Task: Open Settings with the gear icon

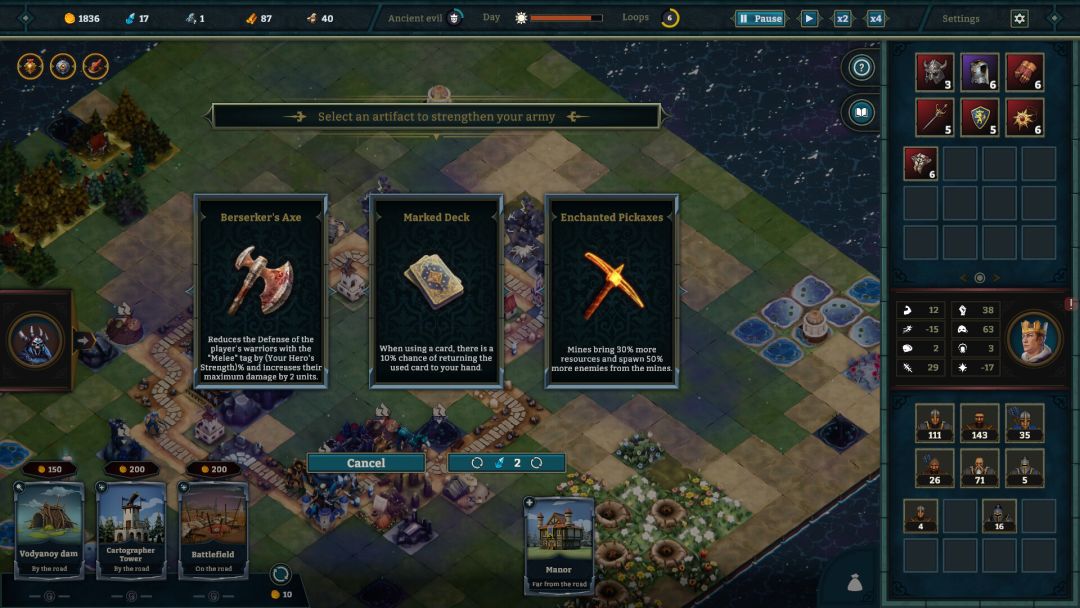Action: click(1019, 18)
